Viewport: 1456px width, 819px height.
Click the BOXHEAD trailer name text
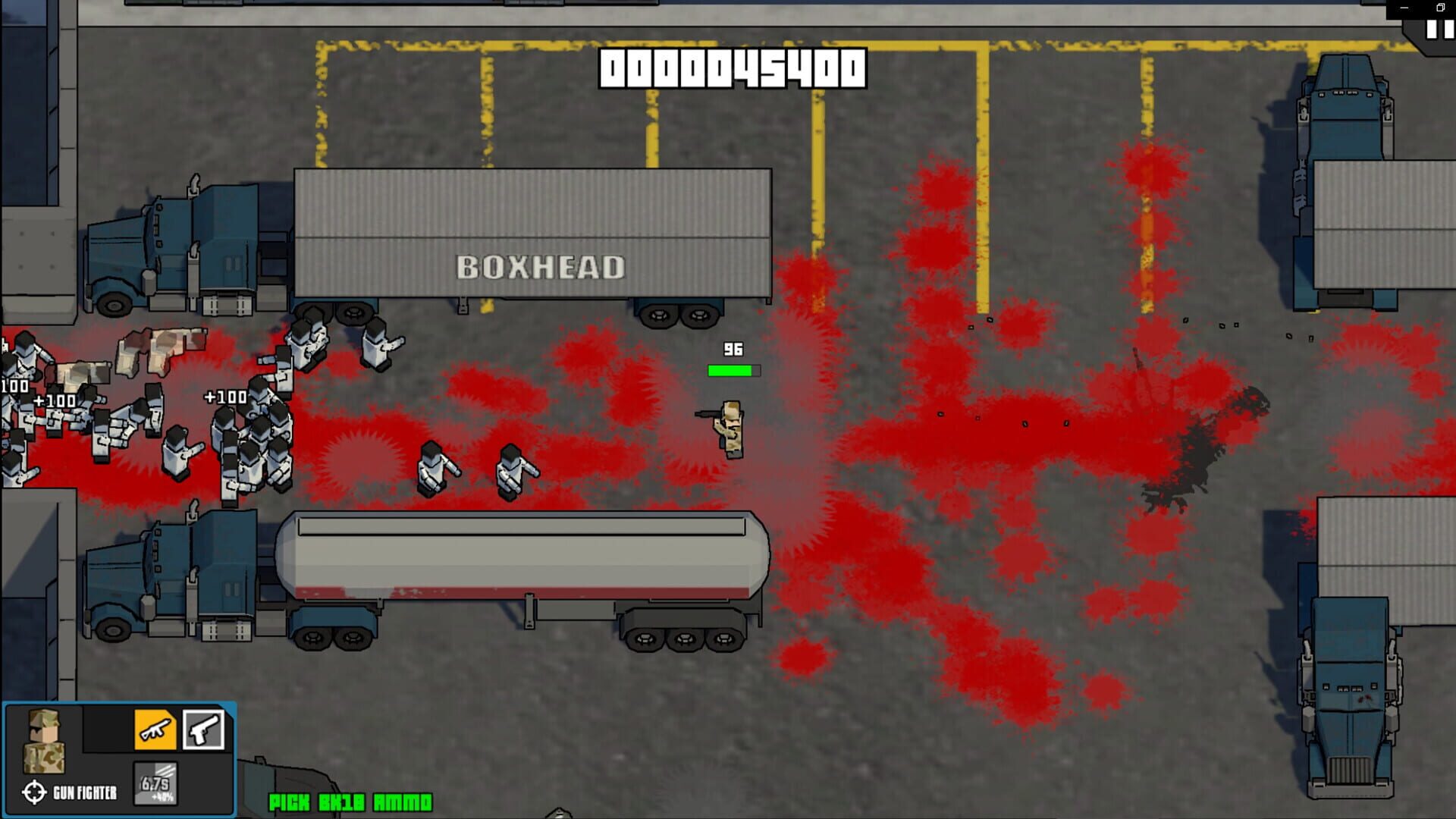click(540, 266)
